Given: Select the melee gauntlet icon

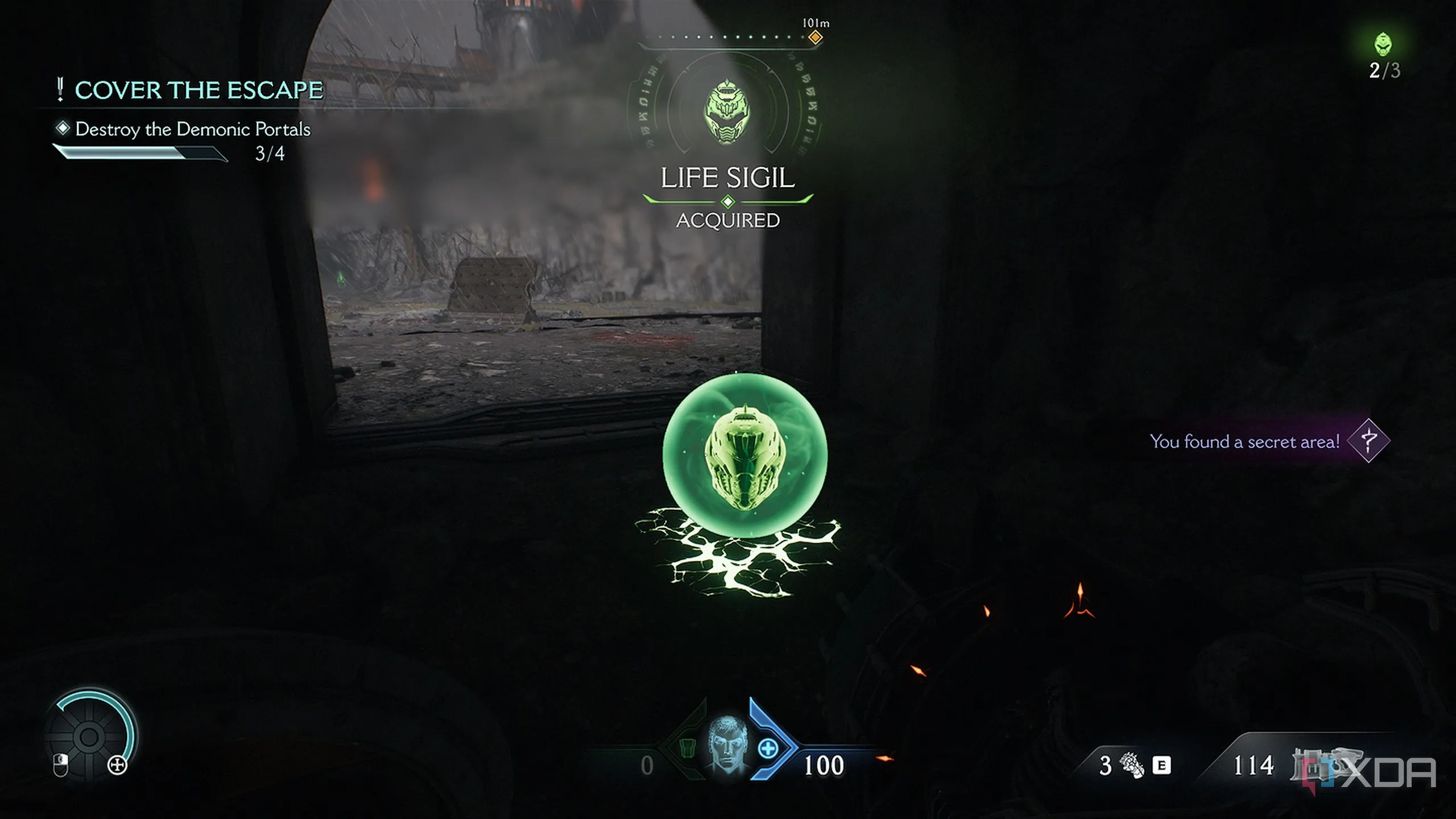Looking at the screenshot, I should coord(1132,765).
